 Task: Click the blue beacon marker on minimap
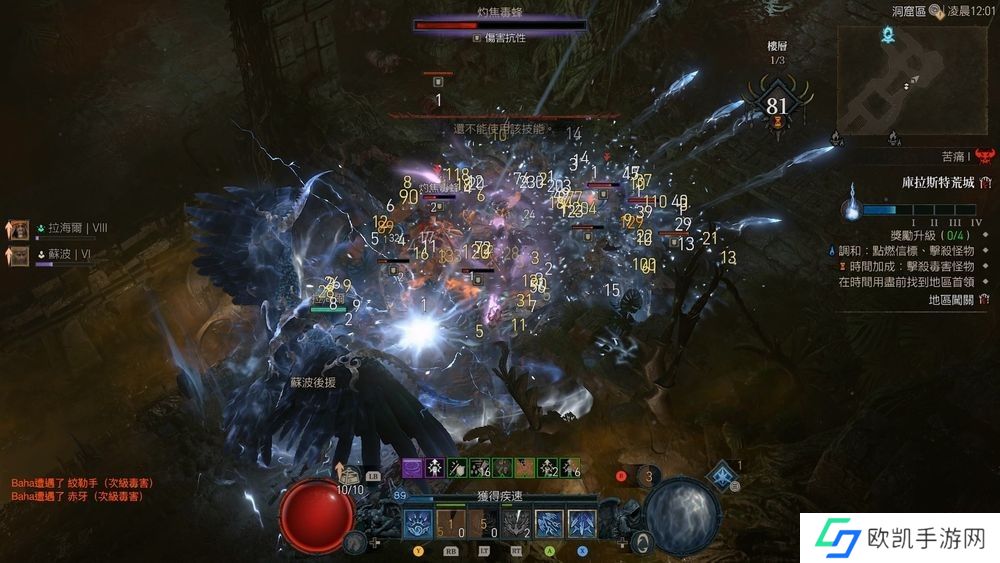coord(887,36)
